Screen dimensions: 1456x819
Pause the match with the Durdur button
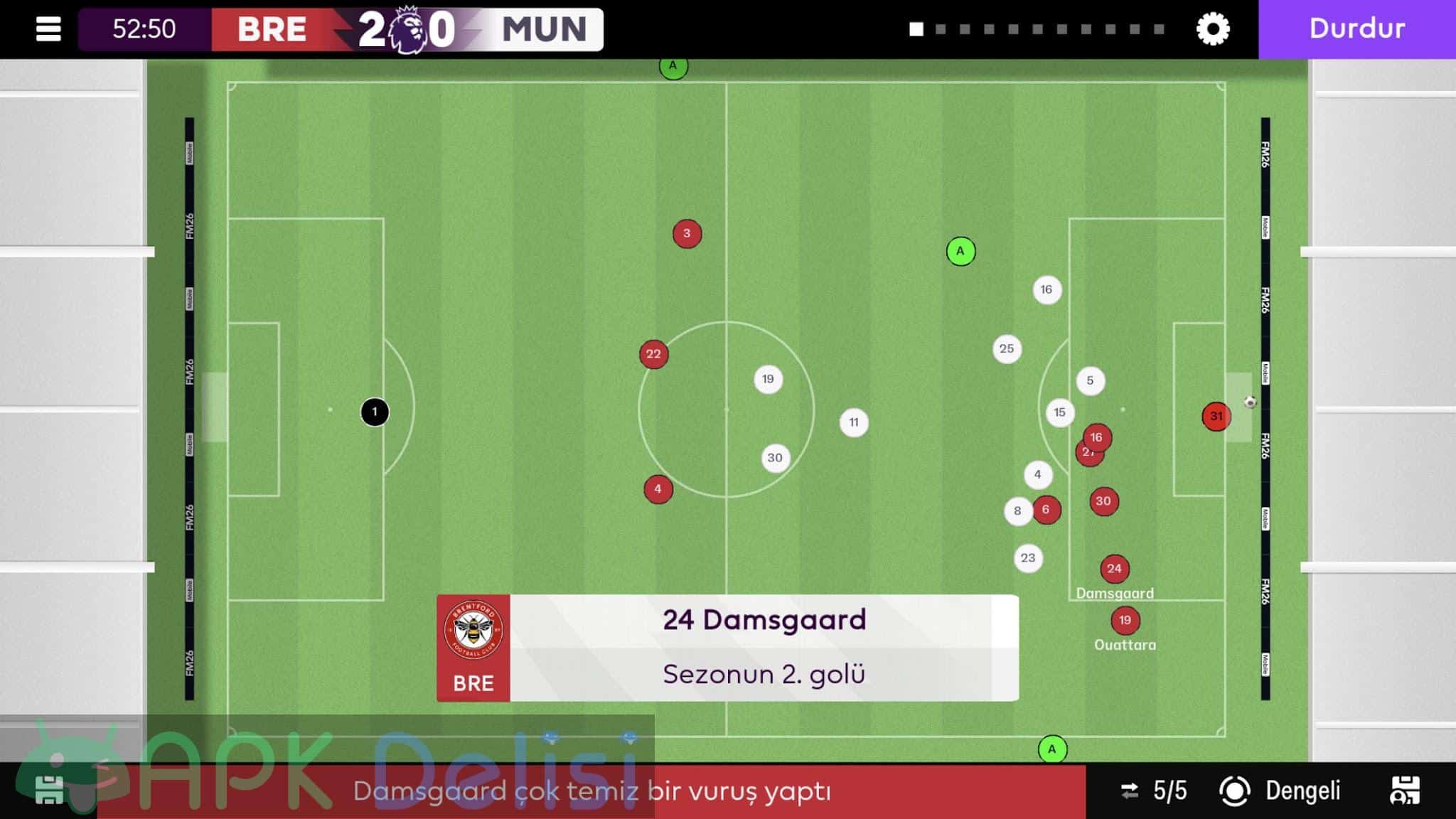tap(1356, 29)
